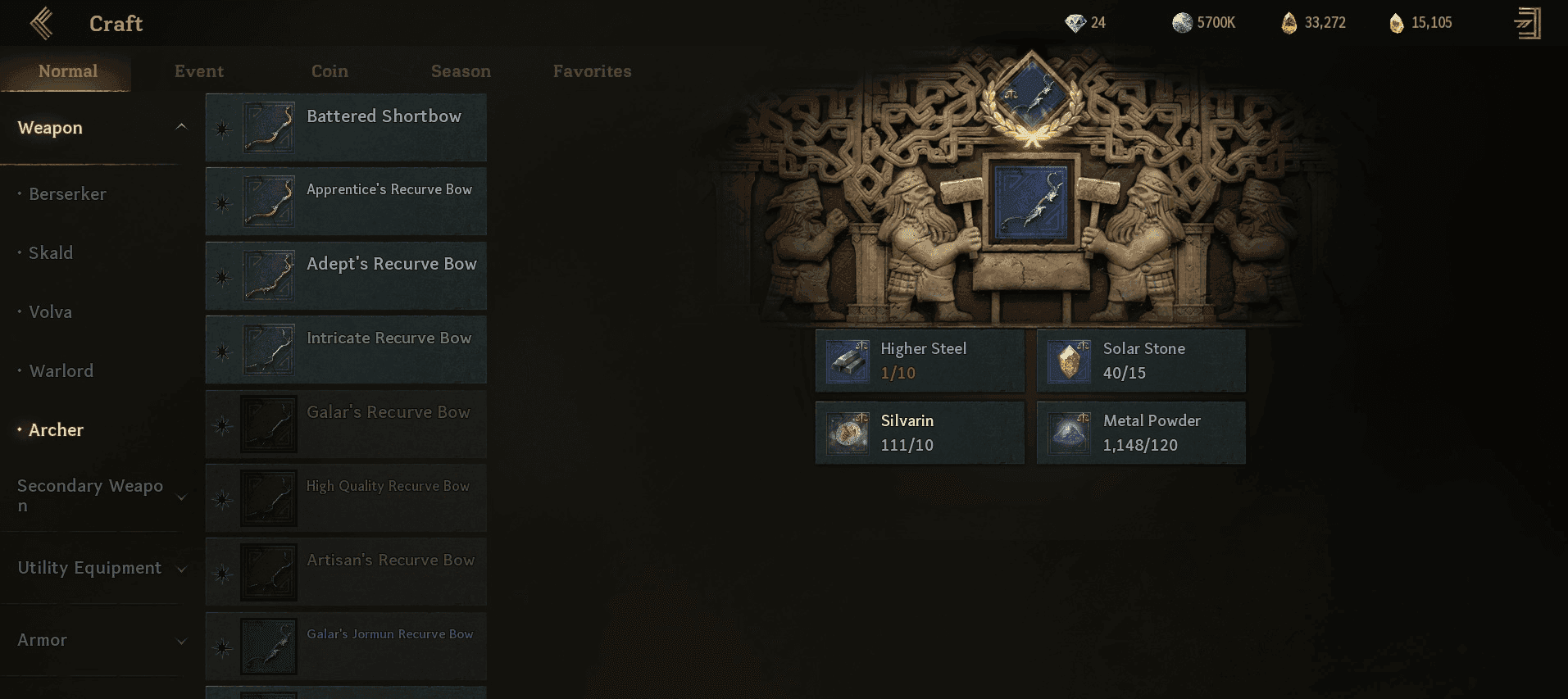Show the Favorites tab
The image size is (1568, 699).
[x=592, y=71]
